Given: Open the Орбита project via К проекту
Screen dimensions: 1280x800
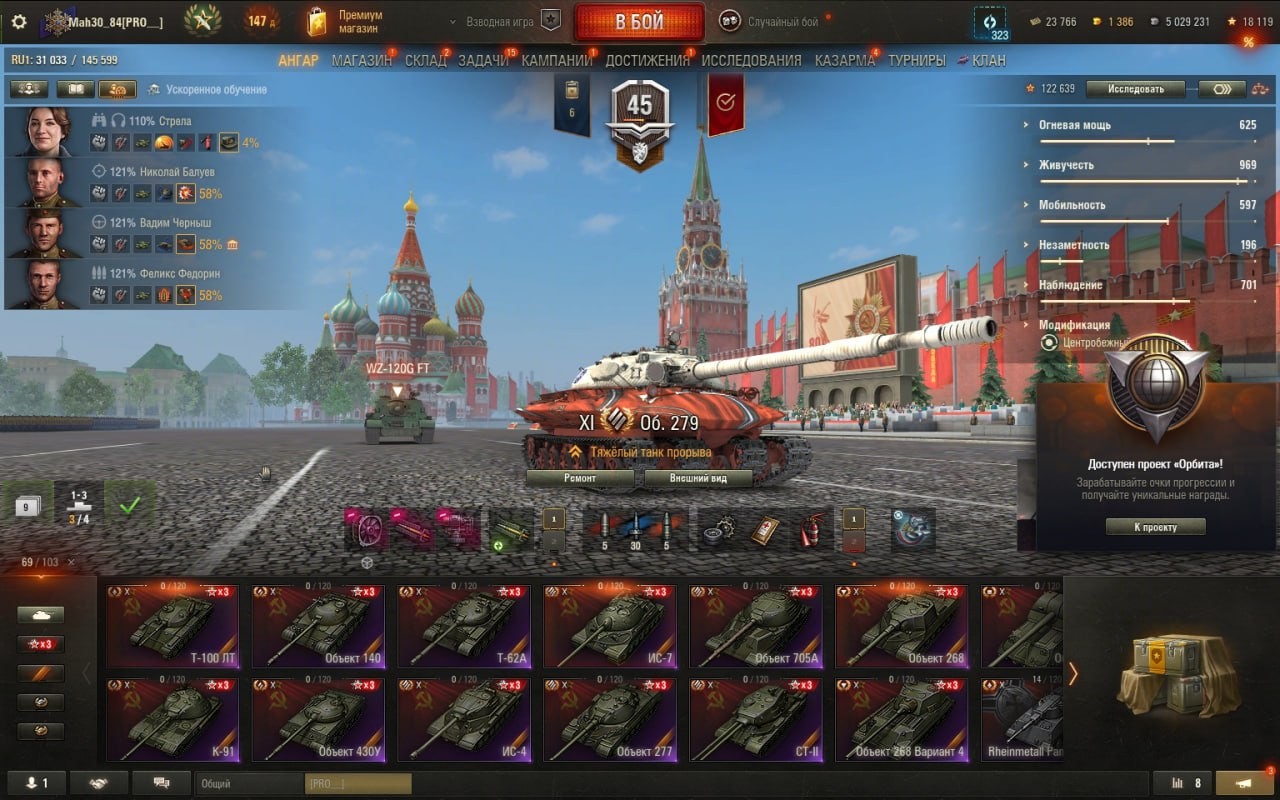Looking at the screenshot, I should tap(1155, 527).
